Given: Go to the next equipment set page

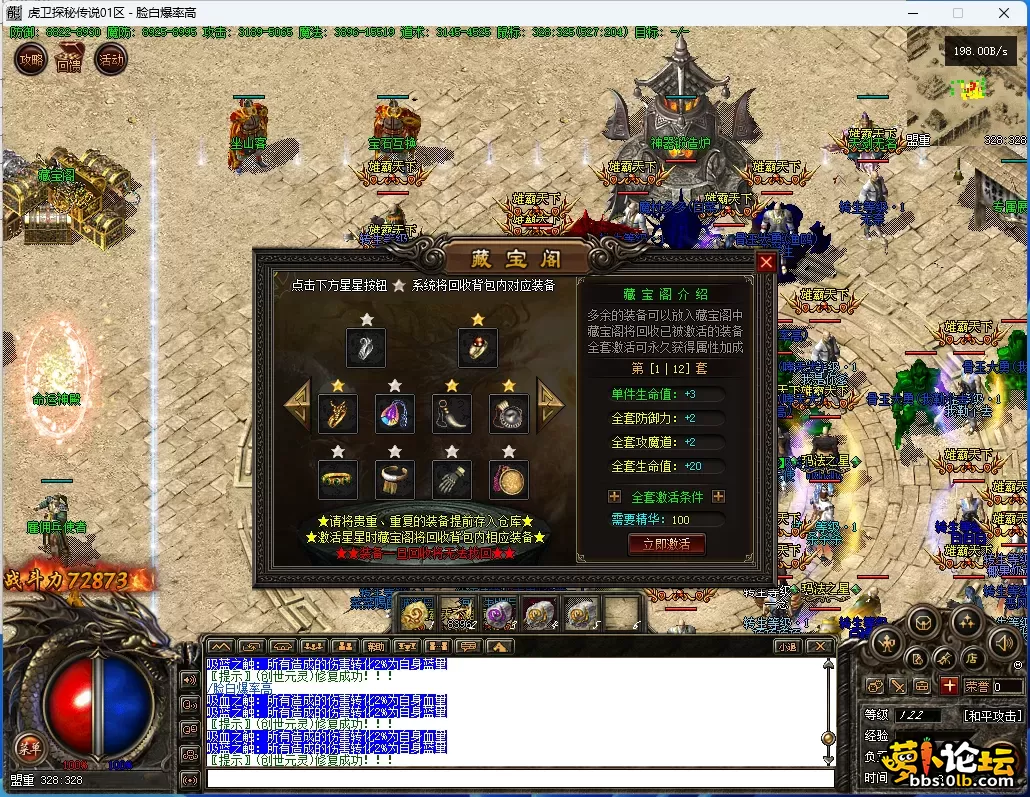Looking at the screenshot, I should [x=551, y=404].
